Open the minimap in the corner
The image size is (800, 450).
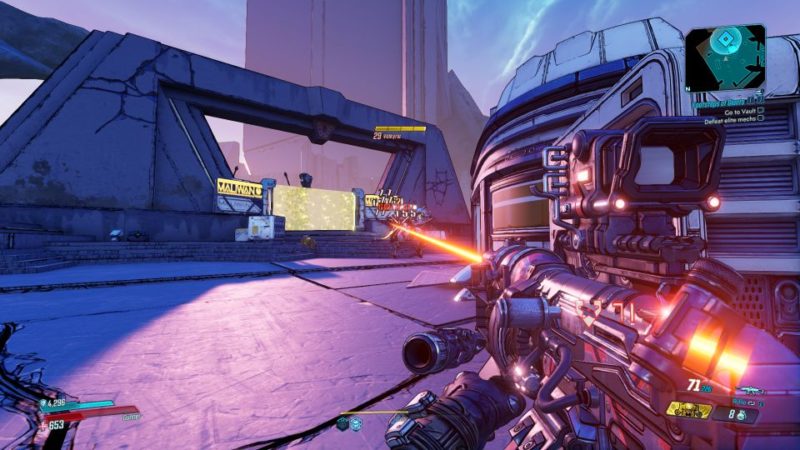(725, 57)
